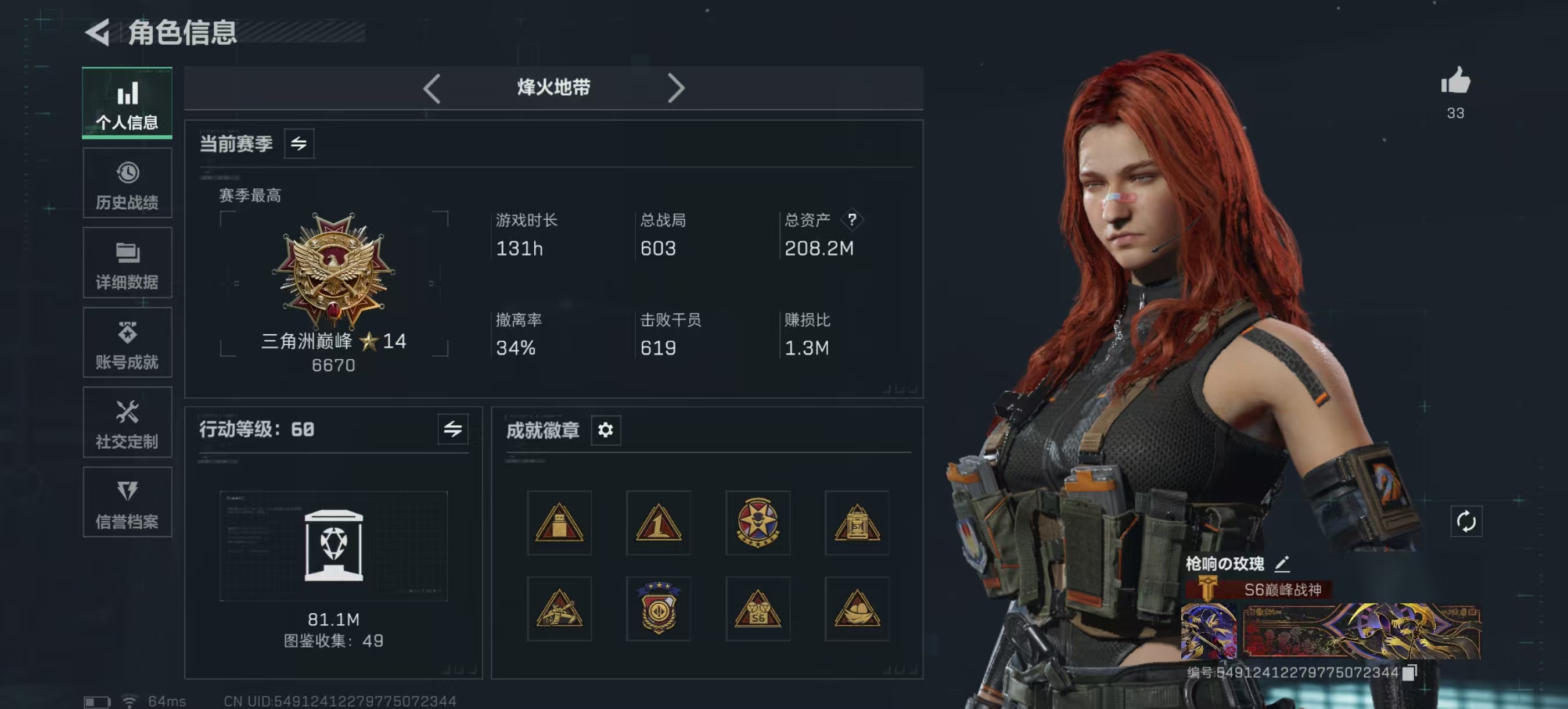Switch to next mode using right chevron

(x=675, y=88)
